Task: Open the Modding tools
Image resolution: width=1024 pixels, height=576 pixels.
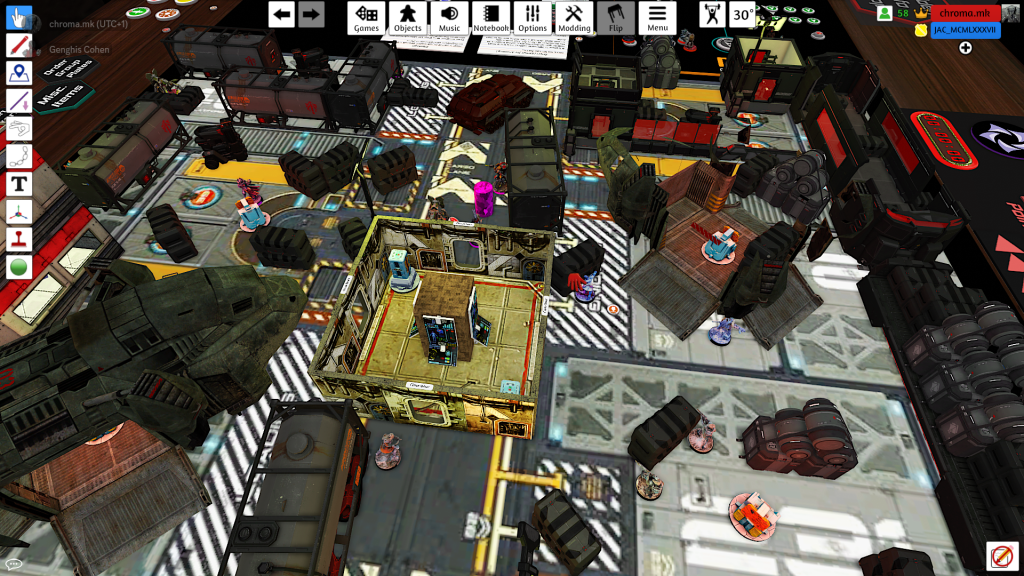Action: 574,17
